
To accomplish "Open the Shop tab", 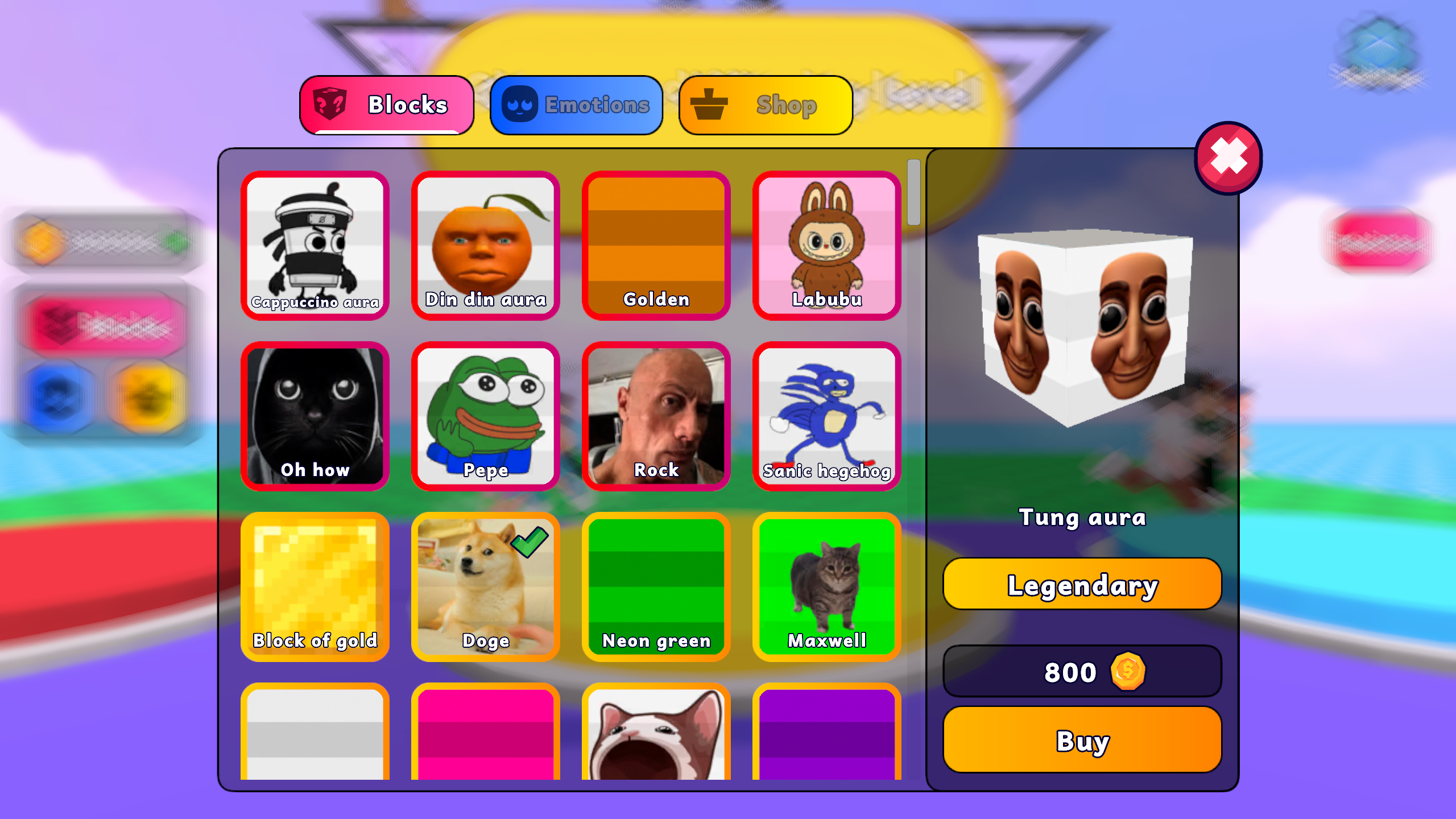I will (x=765, y=104).
